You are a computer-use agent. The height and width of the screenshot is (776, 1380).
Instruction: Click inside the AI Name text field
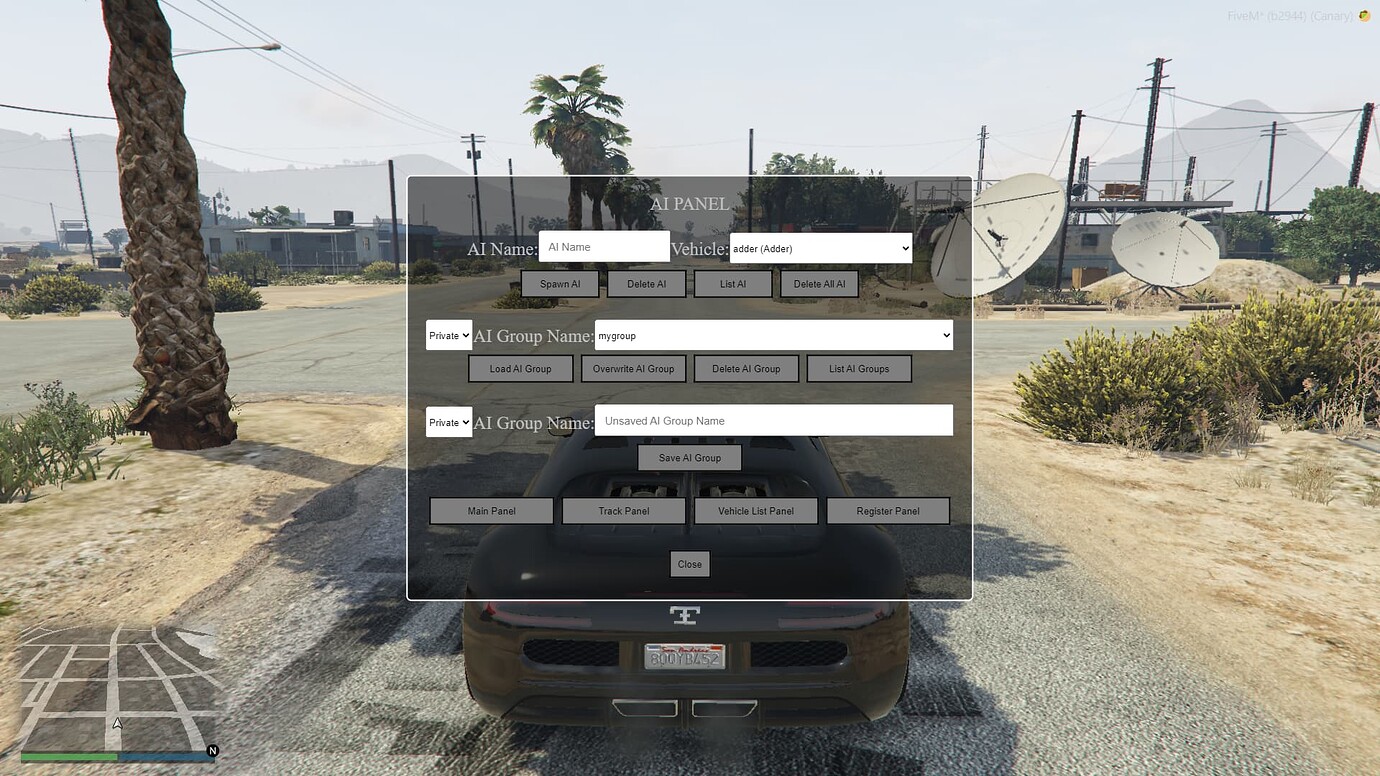point(604,246)
